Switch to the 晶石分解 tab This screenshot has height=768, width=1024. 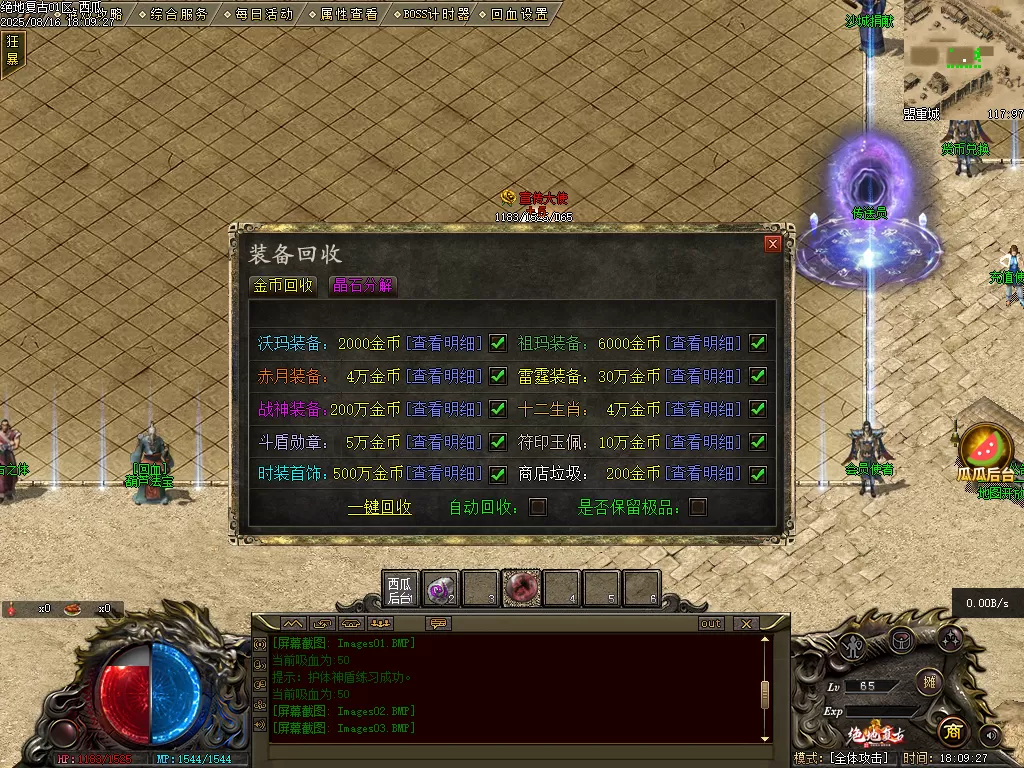point(363,285)
